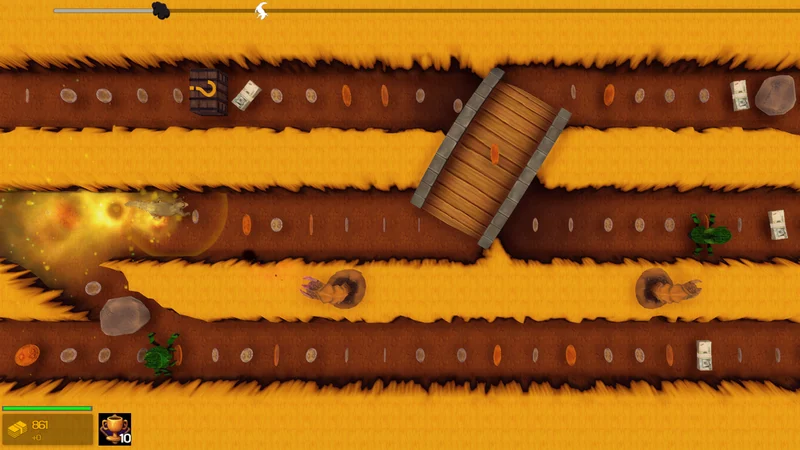Click the white horse marker on progress bar
Image resolution: width=800 pixels, height=450 pixels.
(261, 11)
